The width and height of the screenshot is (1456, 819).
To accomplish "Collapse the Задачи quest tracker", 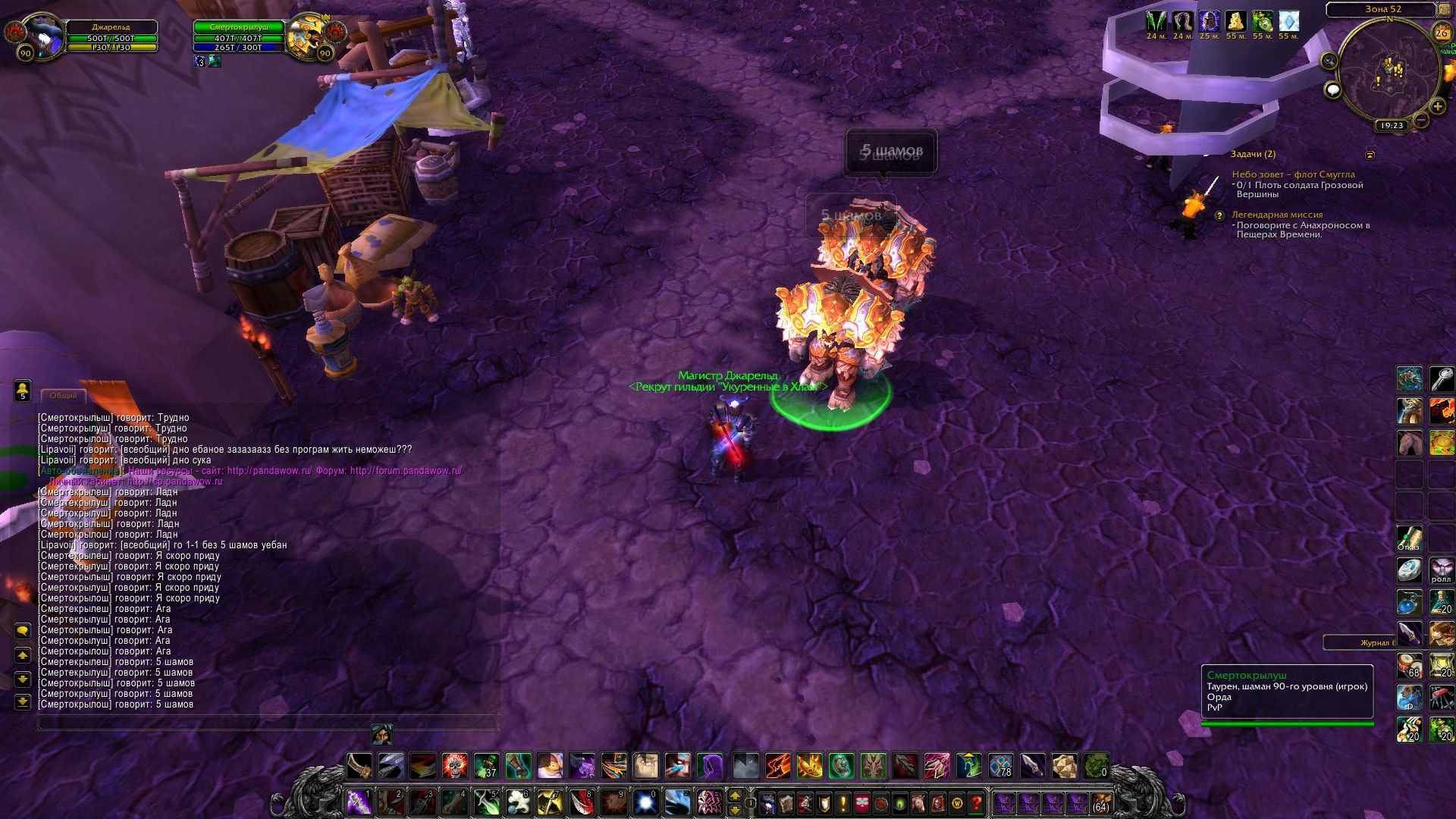I will (x=1370, y=155).
